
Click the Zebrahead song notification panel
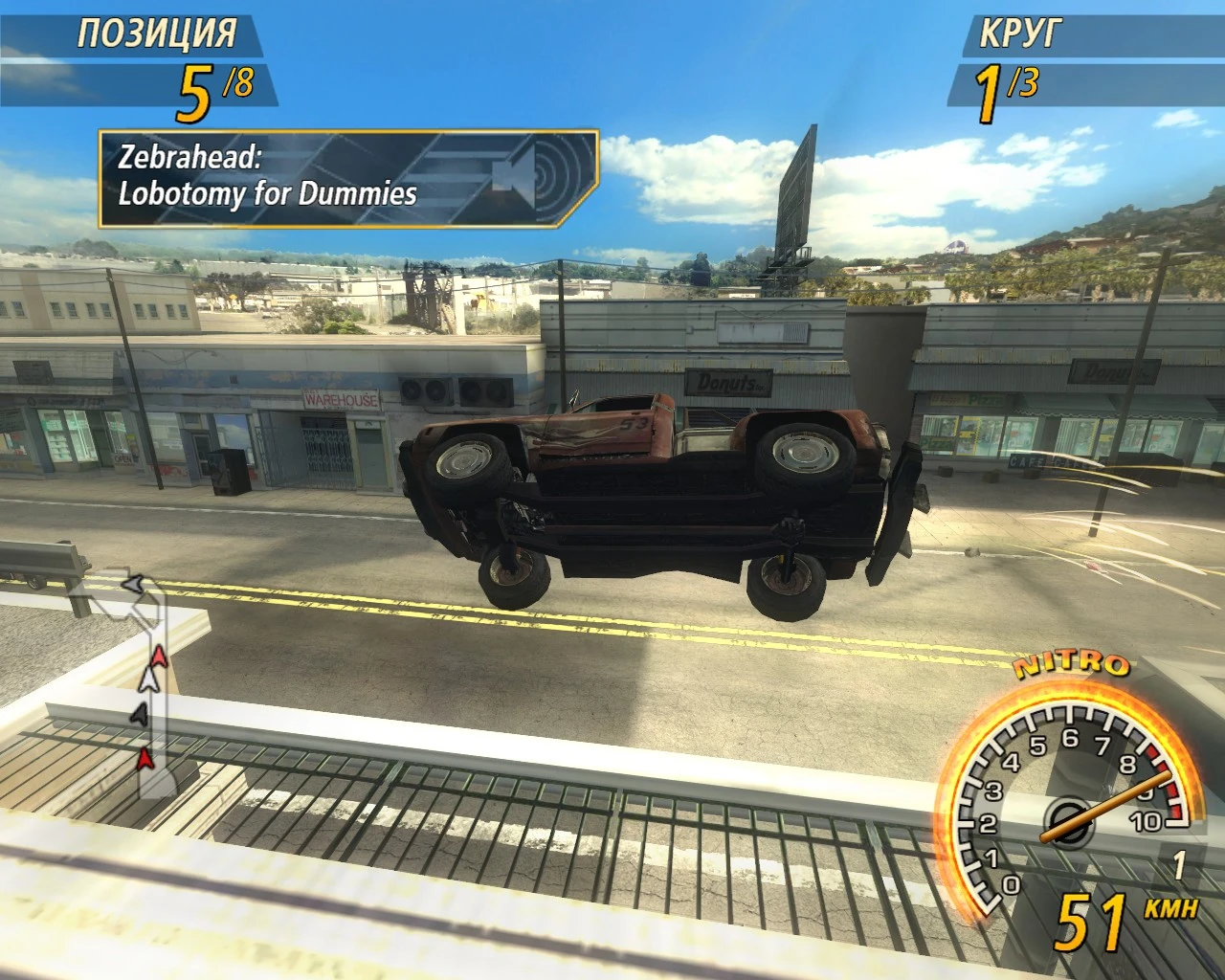[x=348, y=179]
